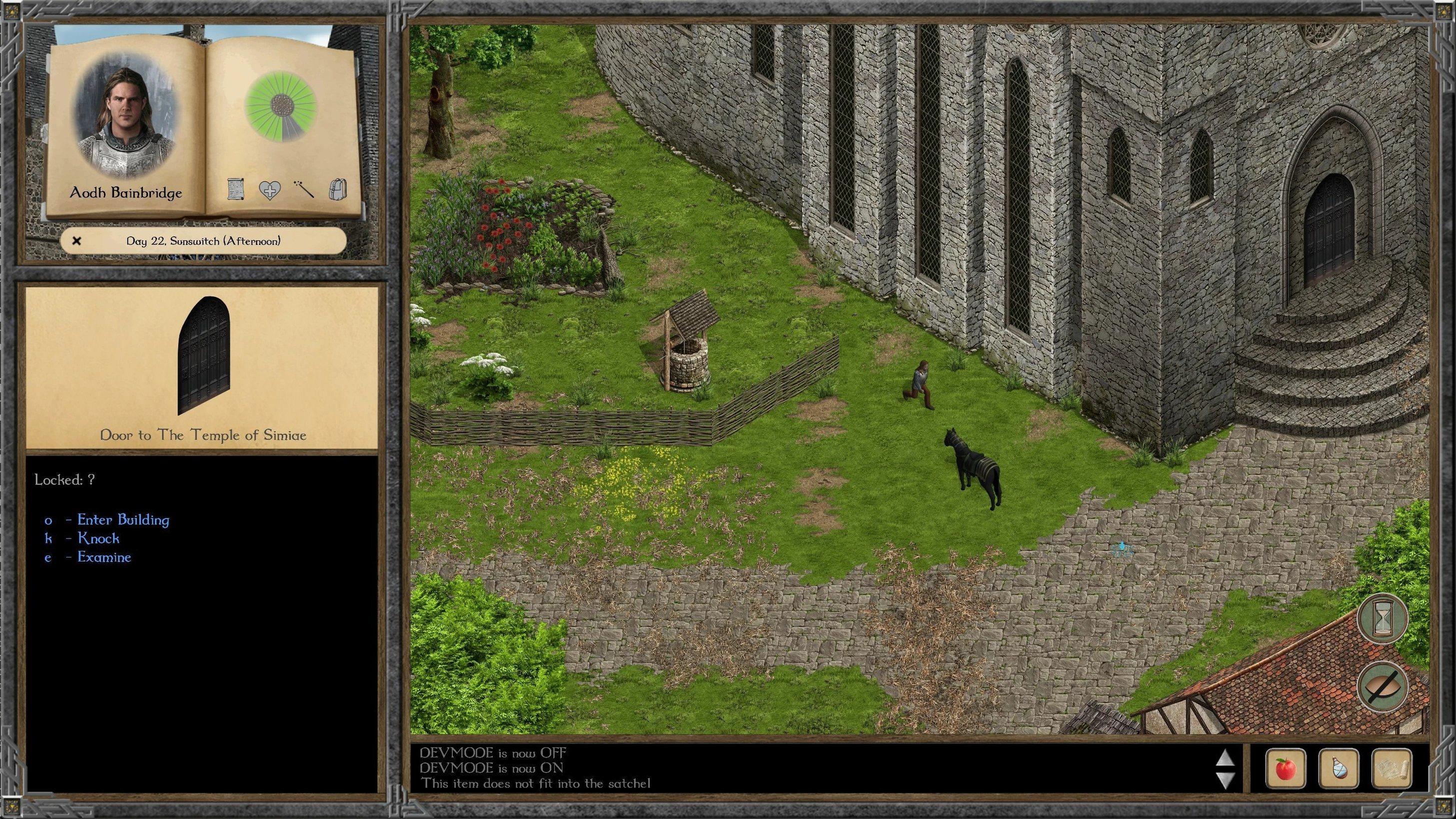Open the scroll icon in the character book
Image resolution: width=1456 pixels, height=819 pixels.
tap(236, 189)
